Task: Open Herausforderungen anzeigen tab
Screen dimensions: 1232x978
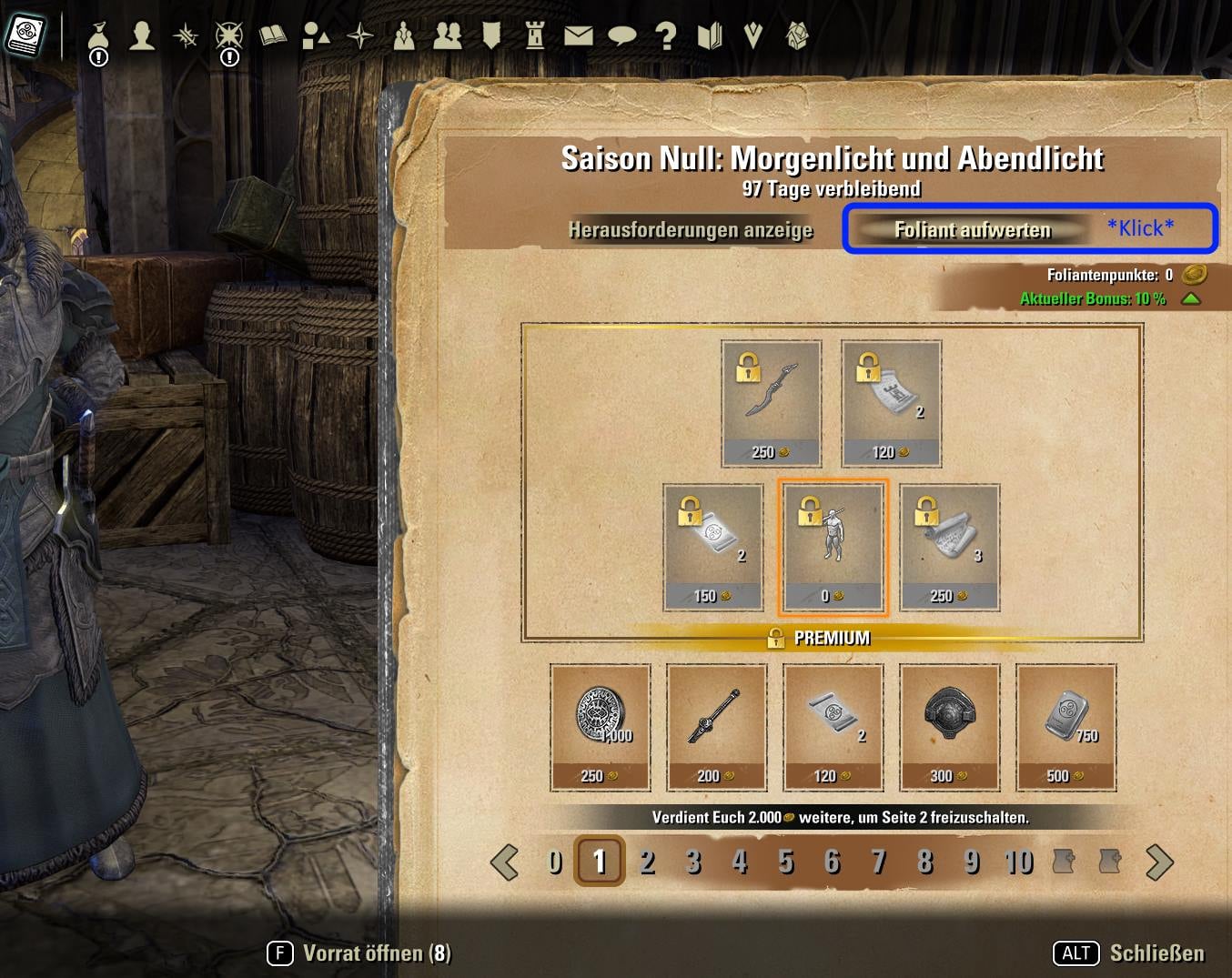Action: (x=691, y=229)
